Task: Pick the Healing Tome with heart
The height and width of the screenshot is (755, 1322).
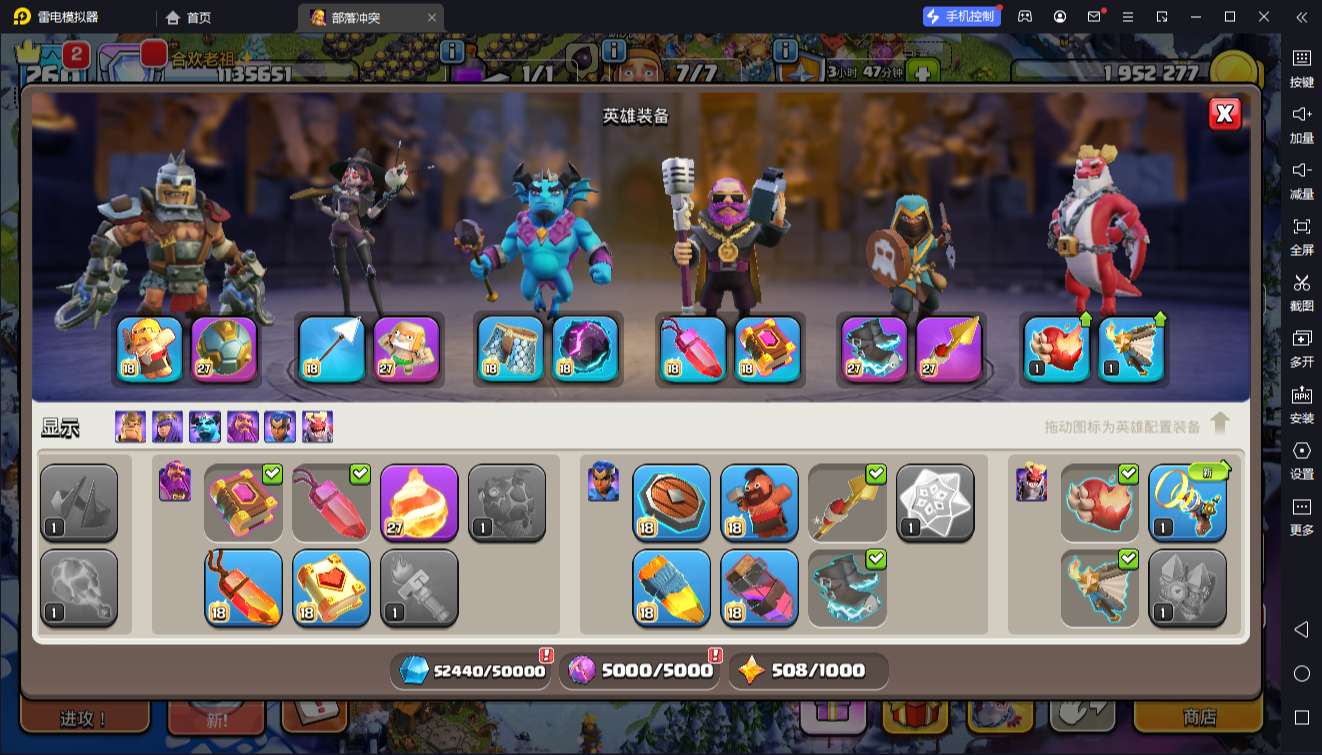Action: [x=331, y=587]
